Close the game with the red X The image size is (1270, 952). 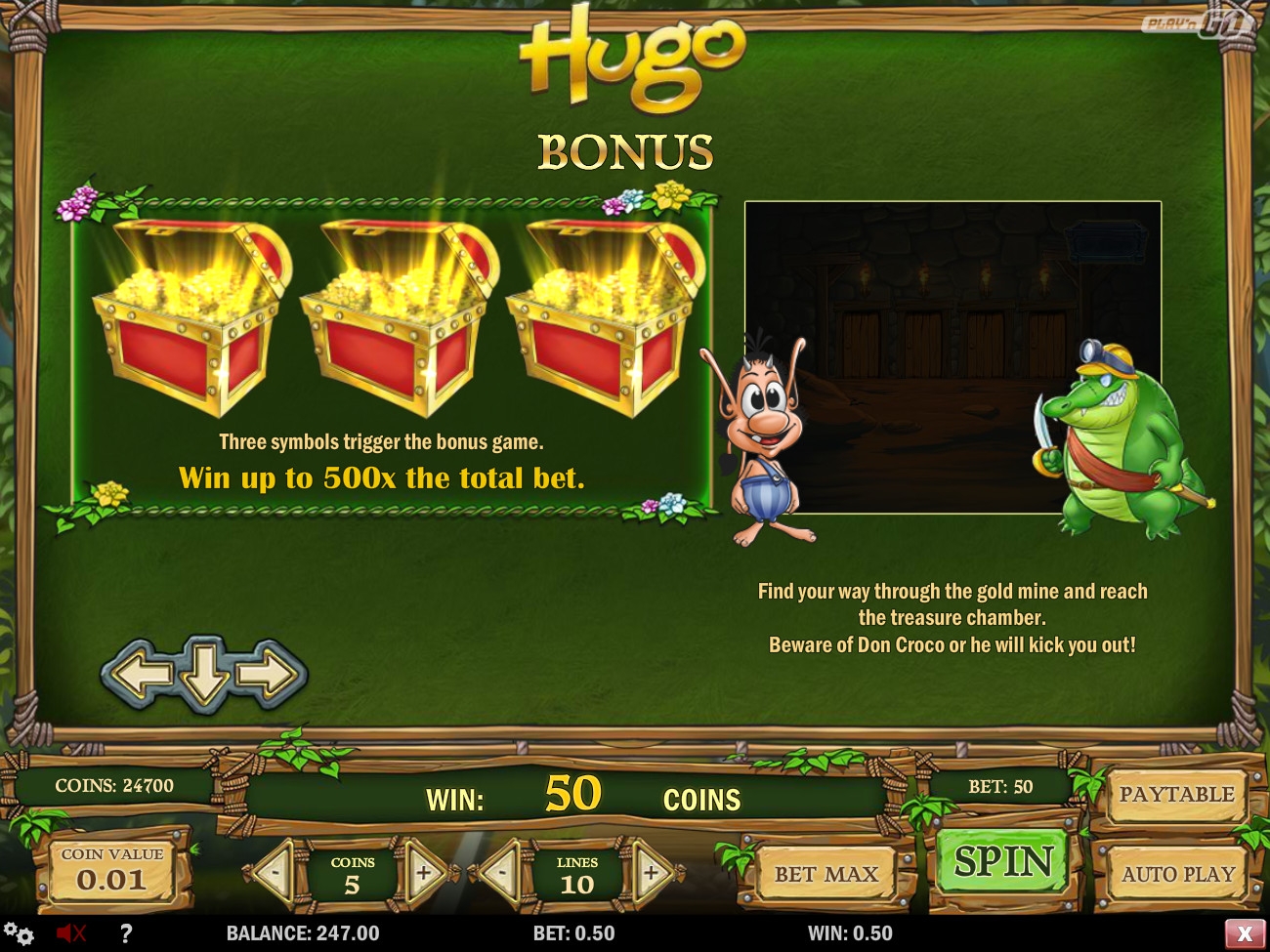(x=1244, y=933)
